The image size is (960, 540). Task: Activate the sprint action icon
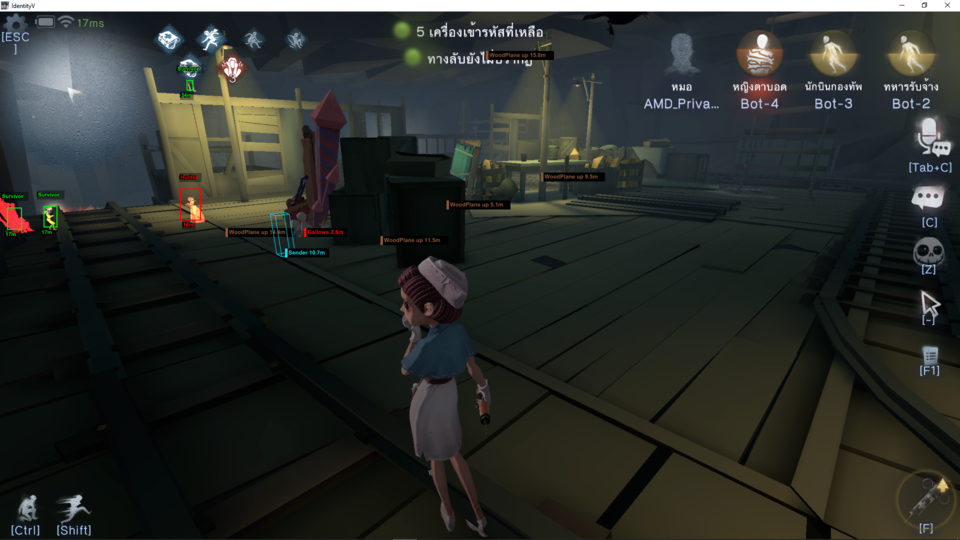coord(73,508)
